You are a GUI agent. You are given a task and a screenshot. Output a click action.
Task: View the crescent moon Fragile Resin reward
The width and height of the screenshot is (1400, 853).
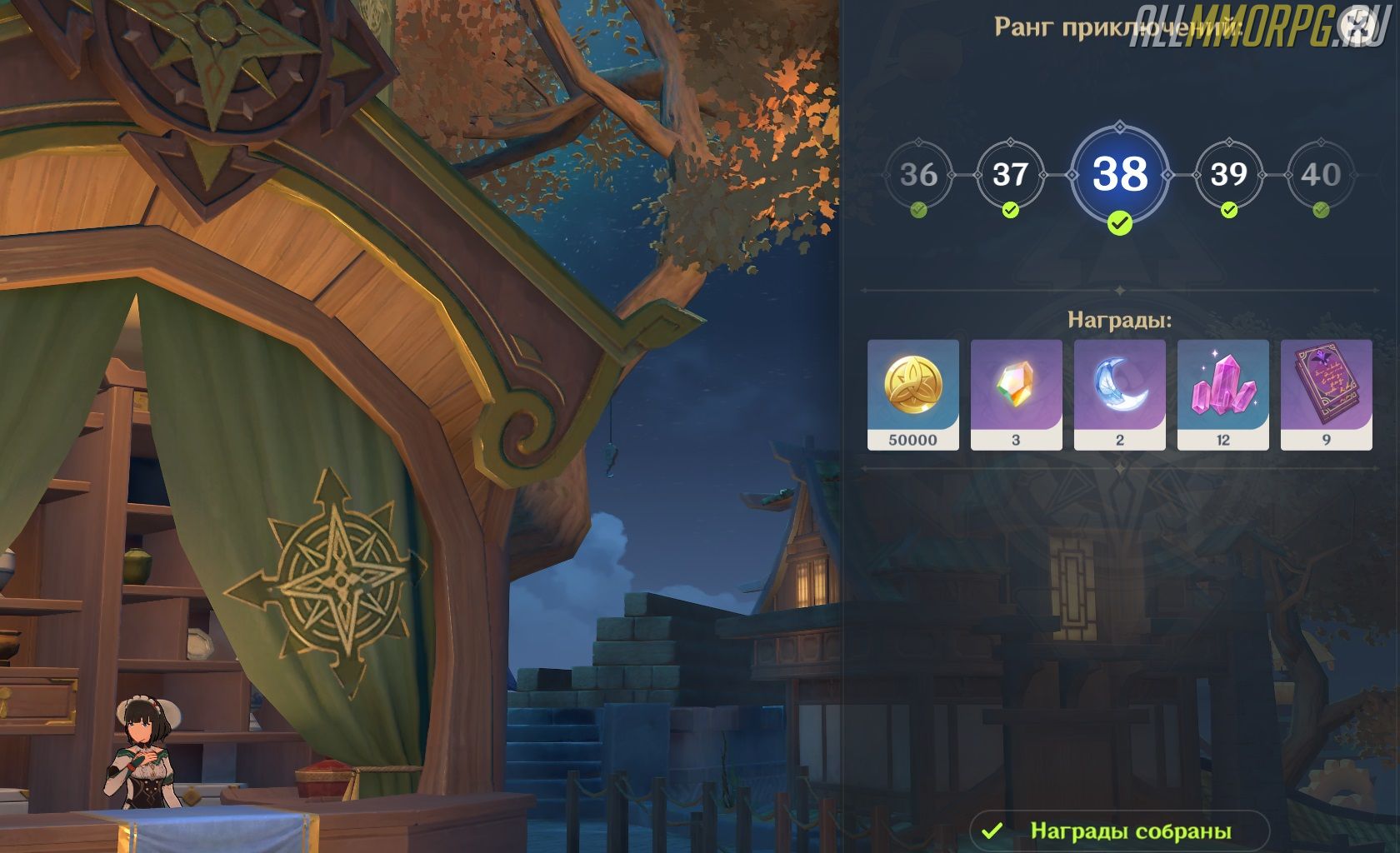1119,394
